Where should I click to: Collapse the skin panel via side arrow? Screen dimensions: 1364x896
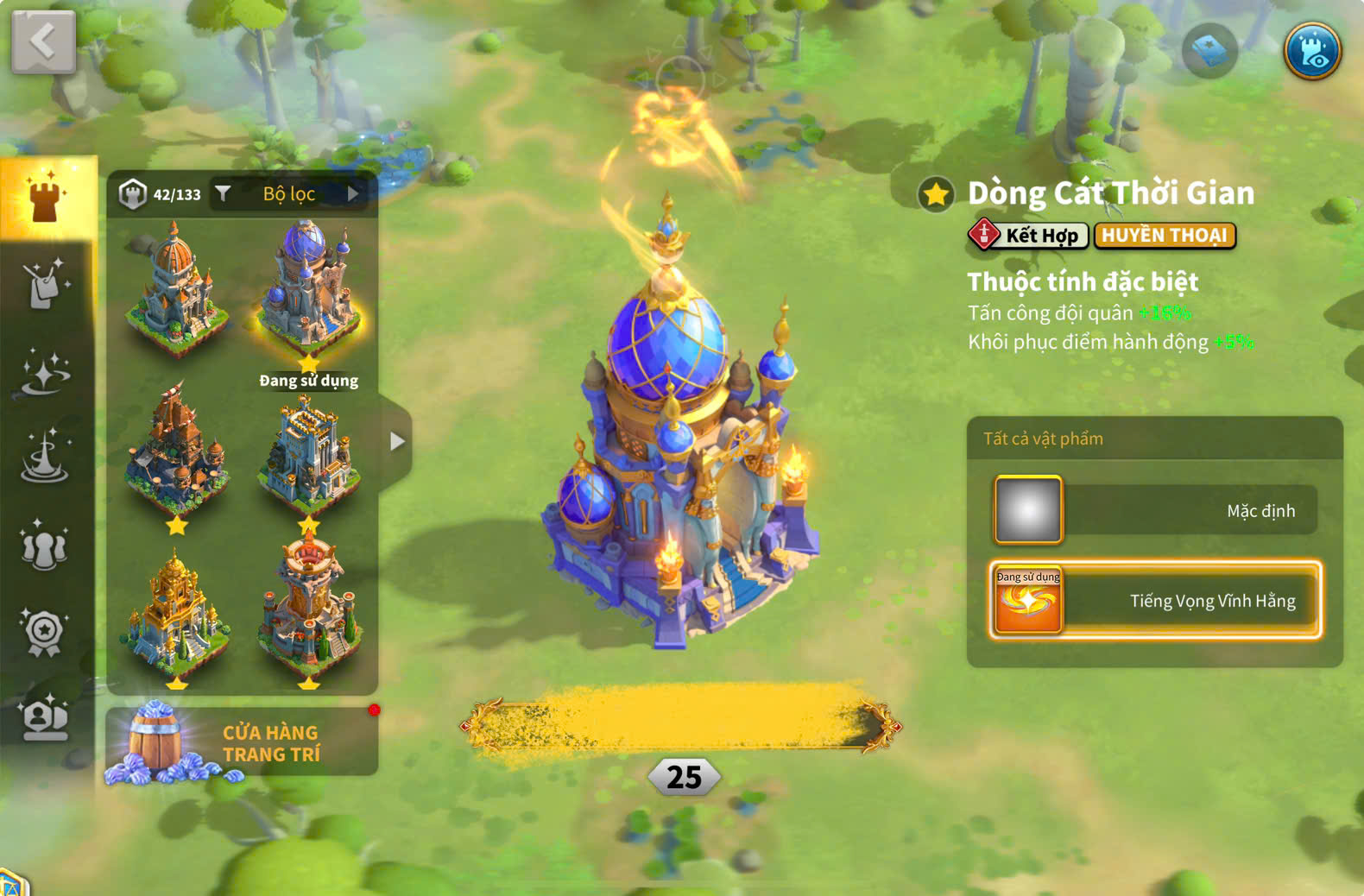[398, 440]
